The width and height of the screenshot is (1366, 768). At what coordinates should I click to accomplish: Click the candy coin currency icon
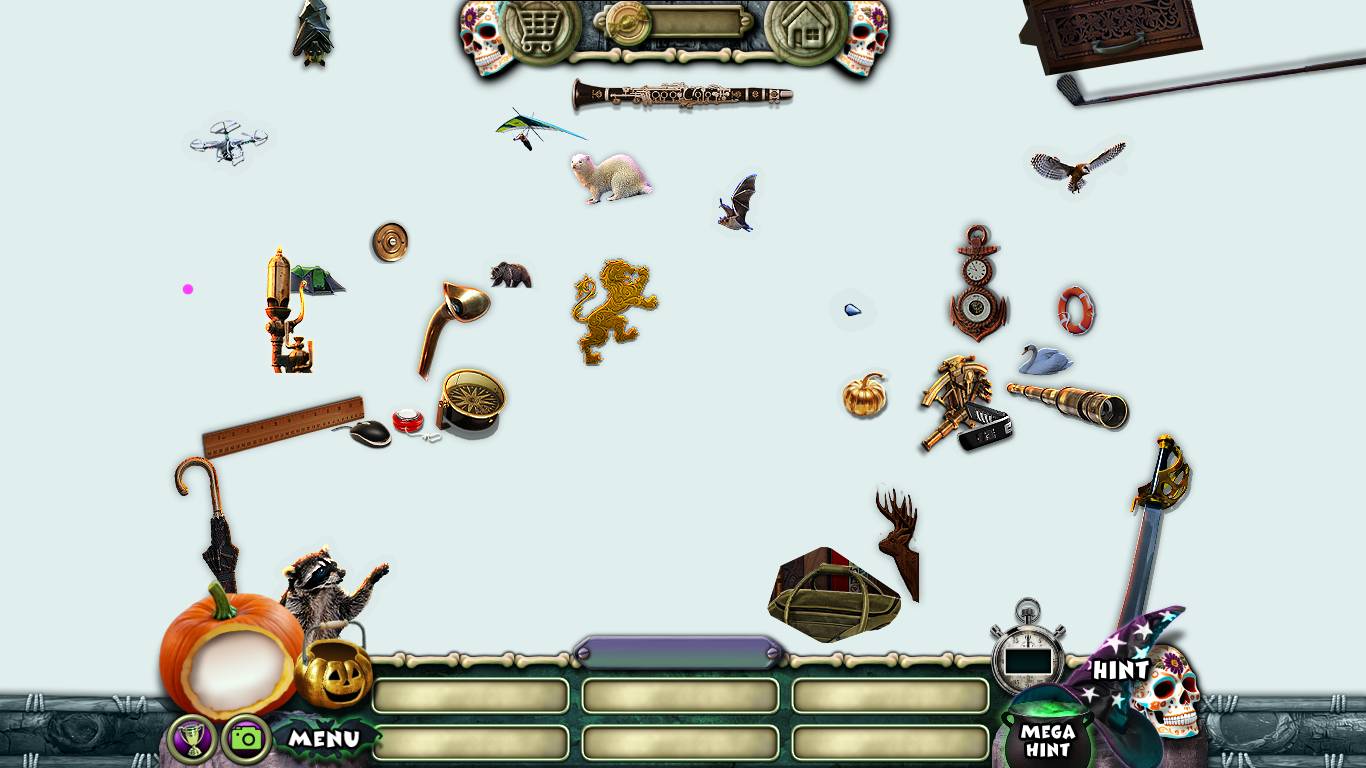point(629,24)
